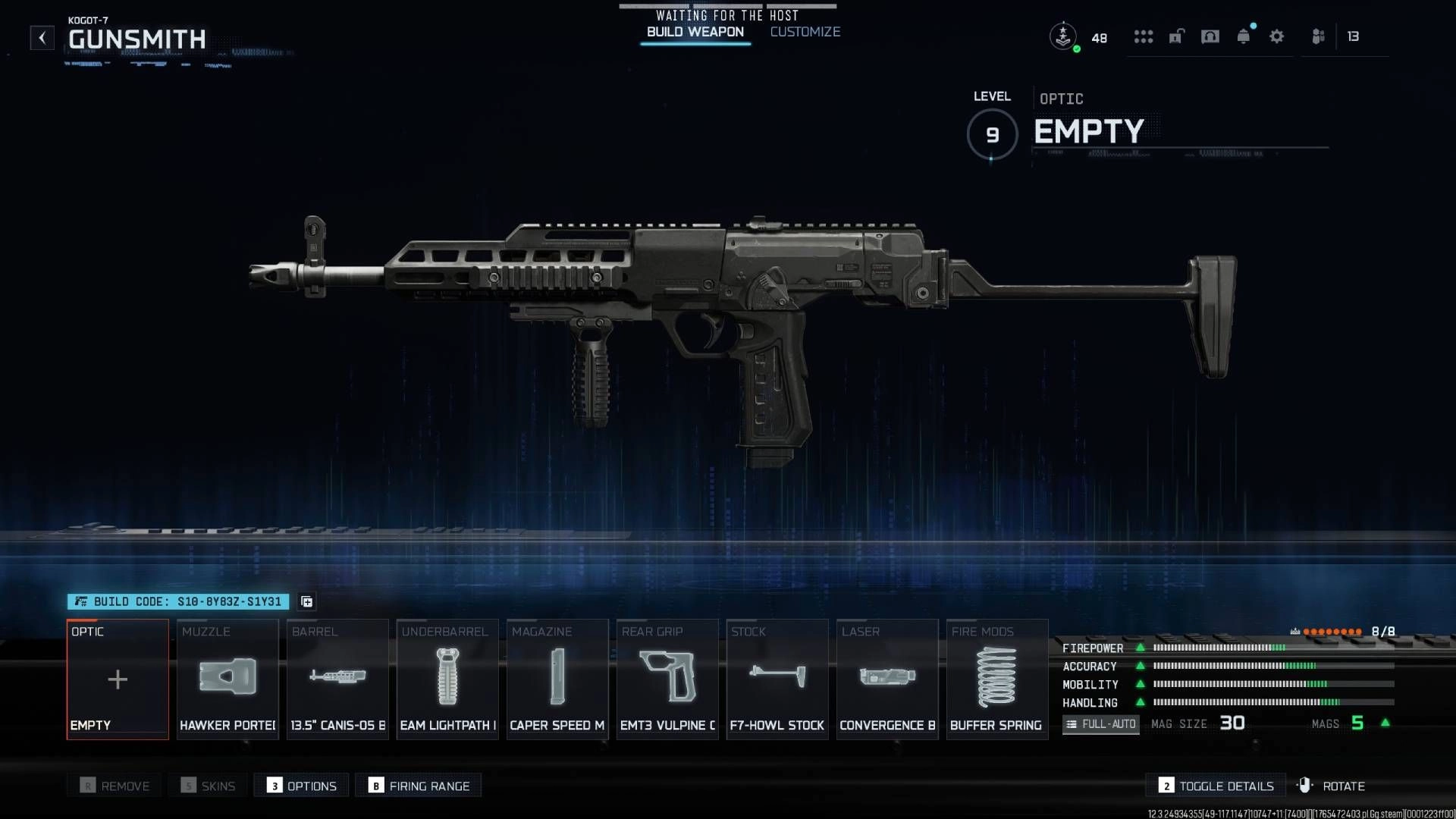Image resolution: width=1456 pixels, height=819 pixels.
Task: Select the Underbarrel EAM Lightpath slot
Action: click(x=447, y=679)
